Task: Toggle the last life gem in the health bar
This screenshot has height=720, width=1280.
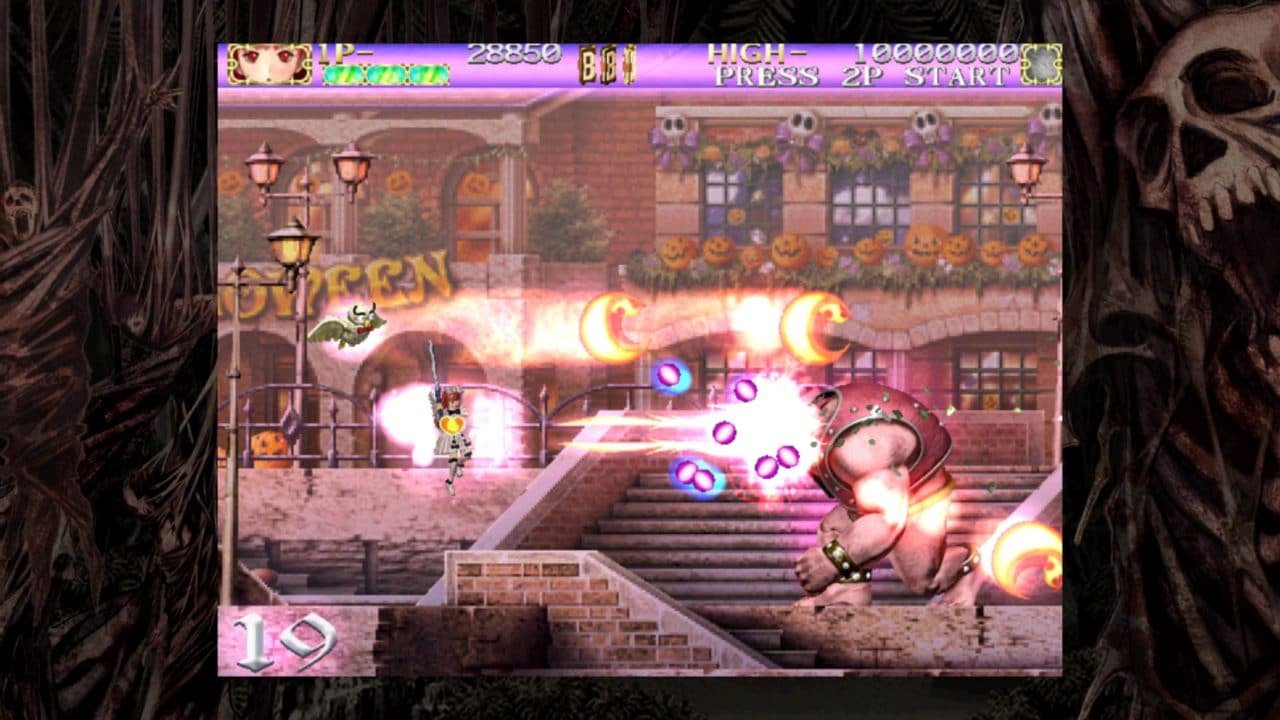Action: [x=431, y=75]
